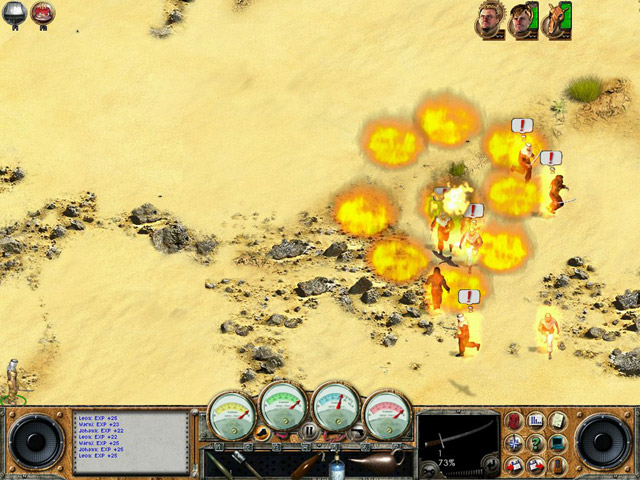The height and width of the screenshot is (480, 640).
Task: Select the dark-haired hero portrait
Action: pos(523,19)
